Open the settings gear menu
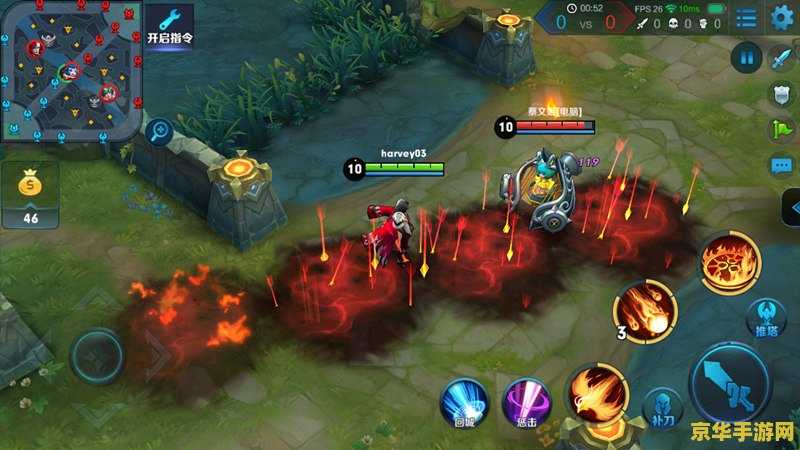800x450 pixels. [781, 17]
